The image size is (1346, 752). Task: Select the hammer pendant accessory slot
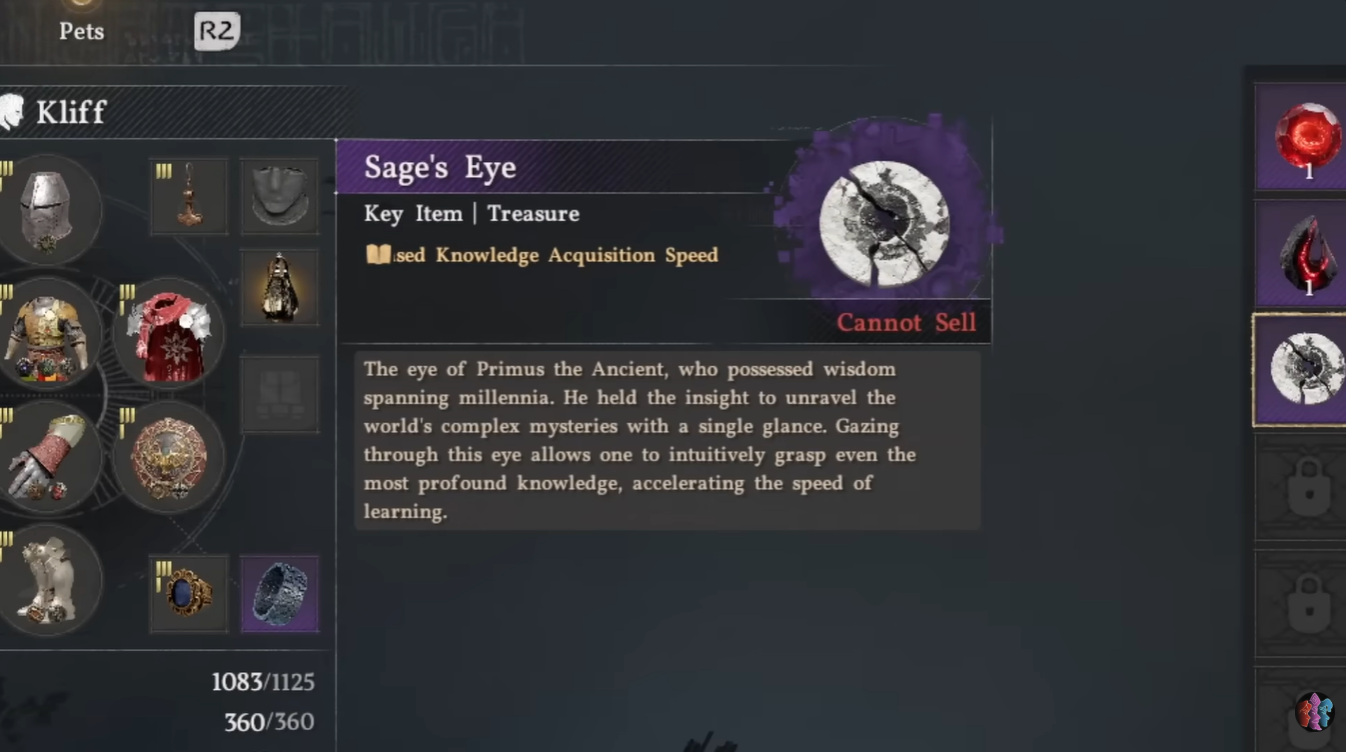click(x=188, y=196)
